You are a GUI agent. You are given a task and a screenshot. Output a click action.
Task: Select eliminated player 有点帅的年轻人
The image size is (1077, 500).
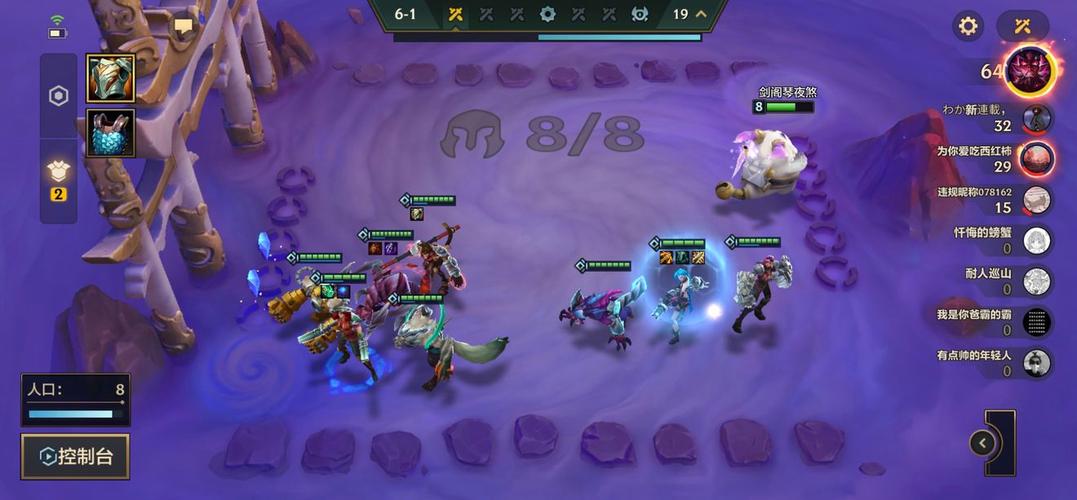pyautogui.click(x=1037, y=362)
